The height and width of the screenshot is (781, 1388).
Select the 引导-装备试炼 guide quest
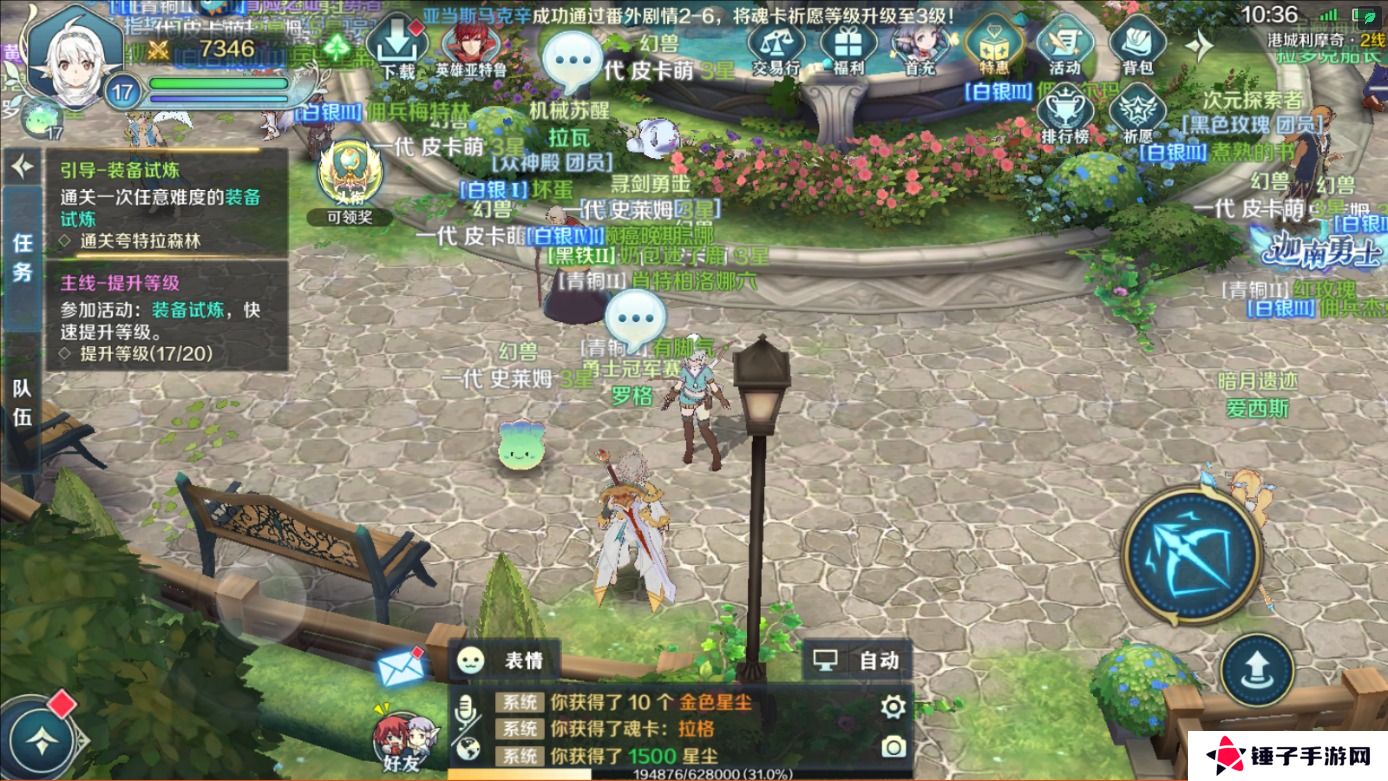coord(165,204)
